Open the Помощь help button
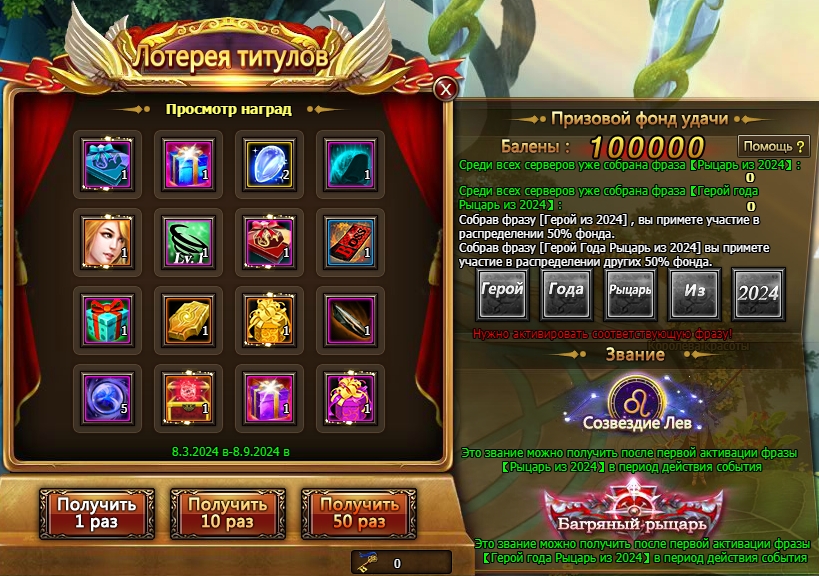This screenshot has width=819, height=576. (x=773, y=147)
